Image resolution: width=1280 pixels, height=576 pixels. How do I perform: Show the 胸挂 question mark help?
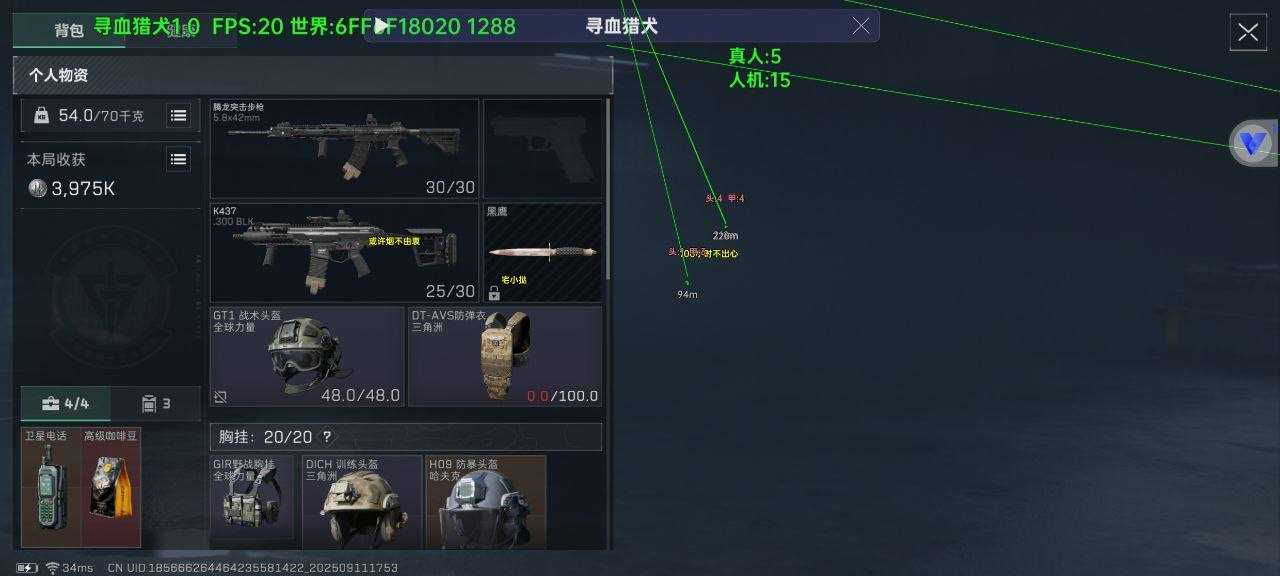coord(327,437)
